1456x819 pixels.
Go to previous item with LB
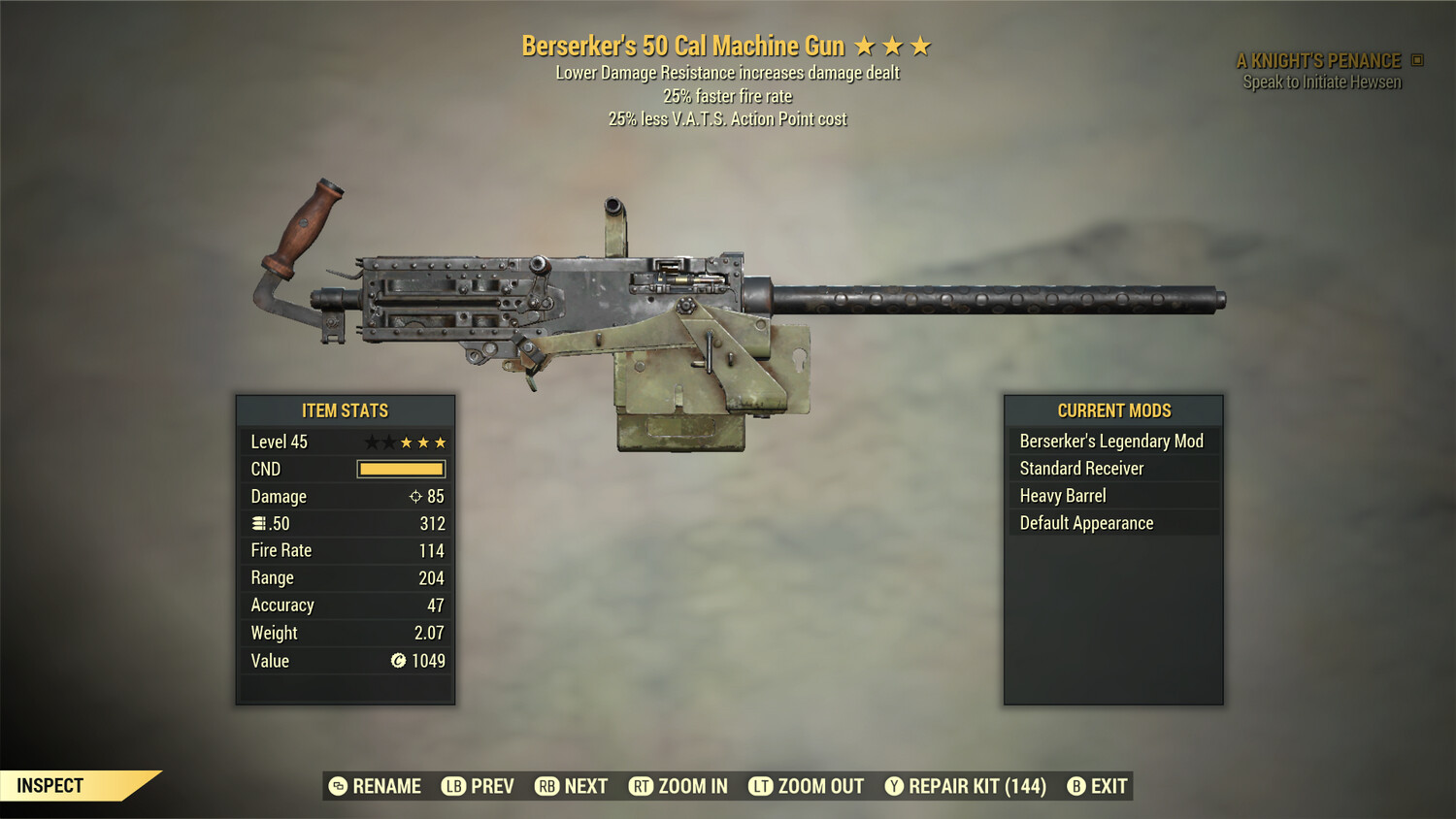point(479,786)
